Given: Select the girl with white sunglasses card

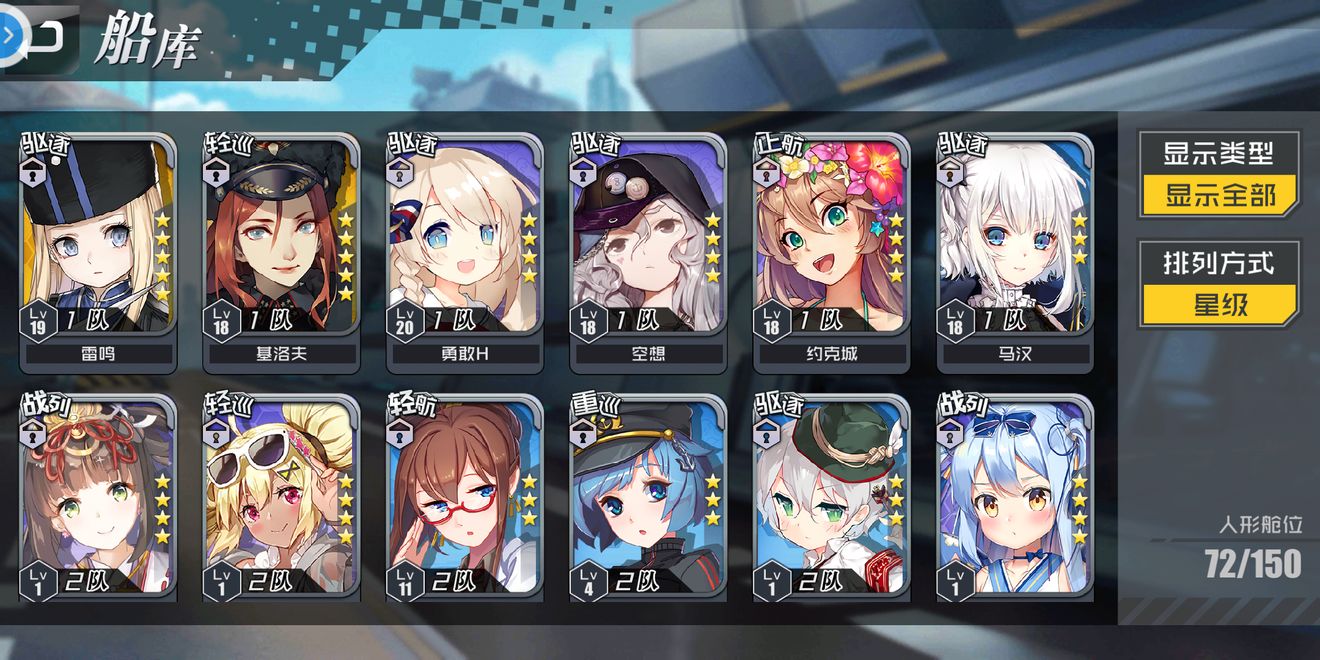Looking at the screenshot, I should coord(281,500).
